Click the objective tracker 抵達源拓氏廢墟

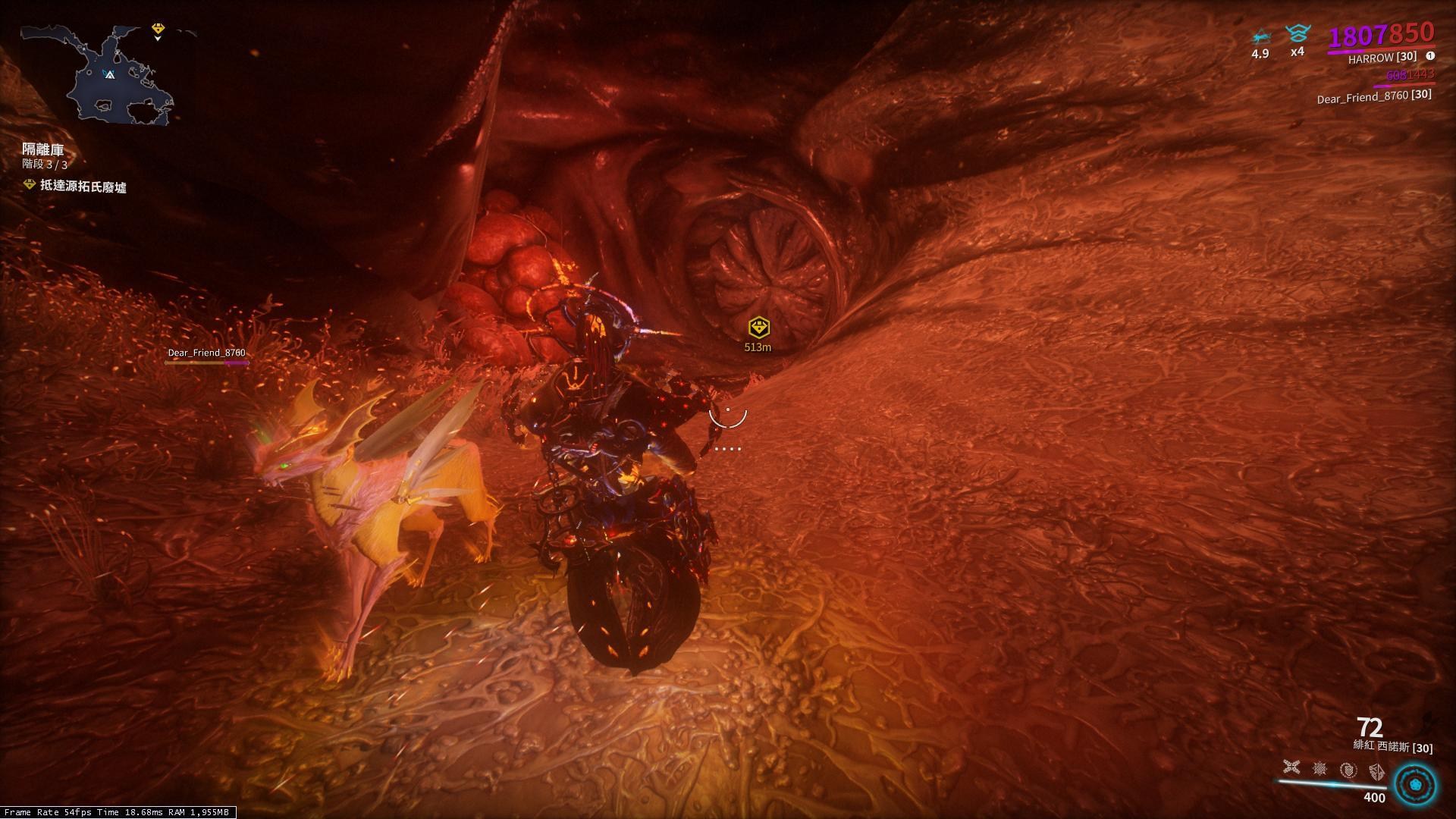click(83, 187)
